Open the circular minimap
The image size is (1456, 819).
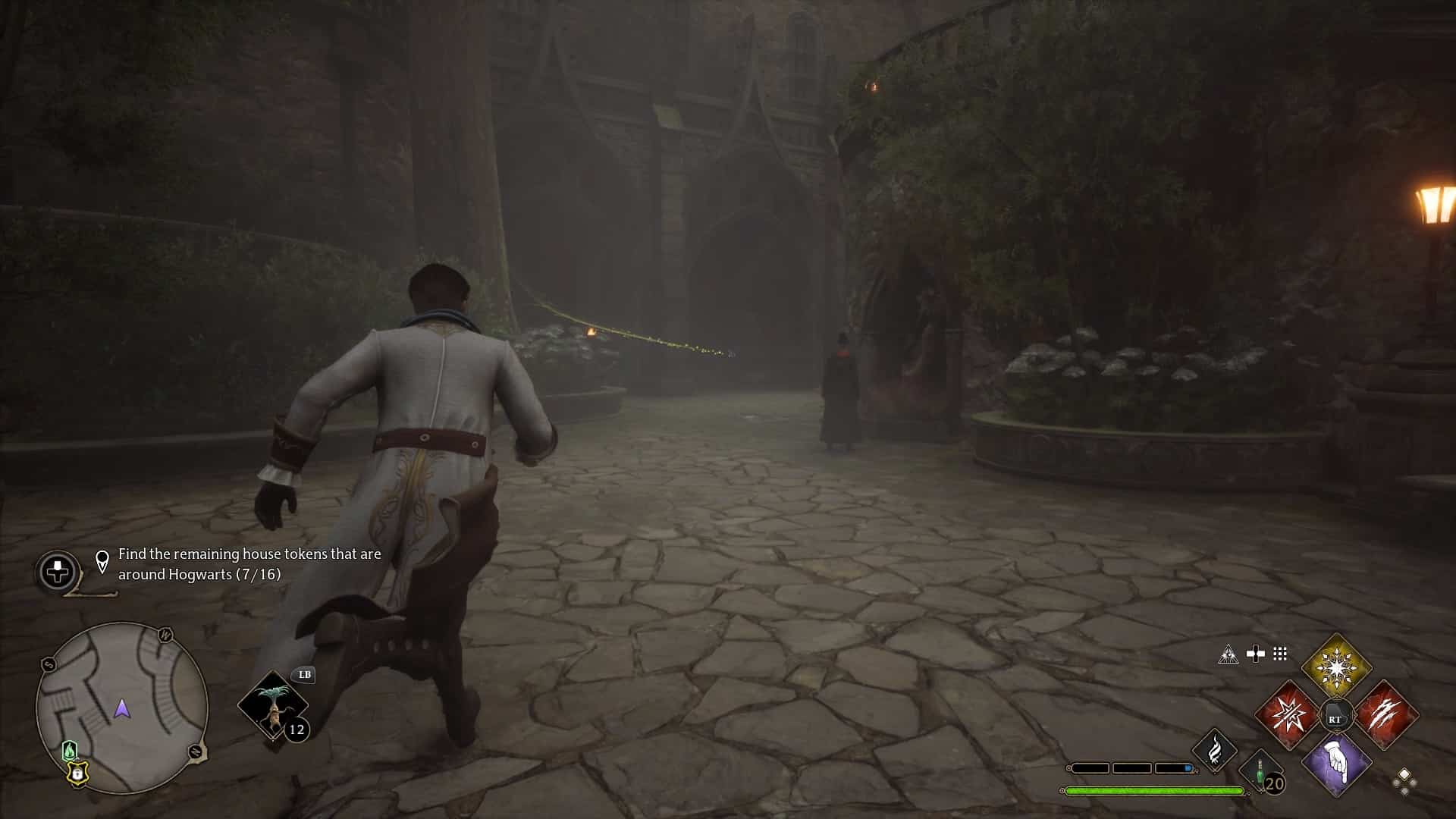click(x=122, y=708)
